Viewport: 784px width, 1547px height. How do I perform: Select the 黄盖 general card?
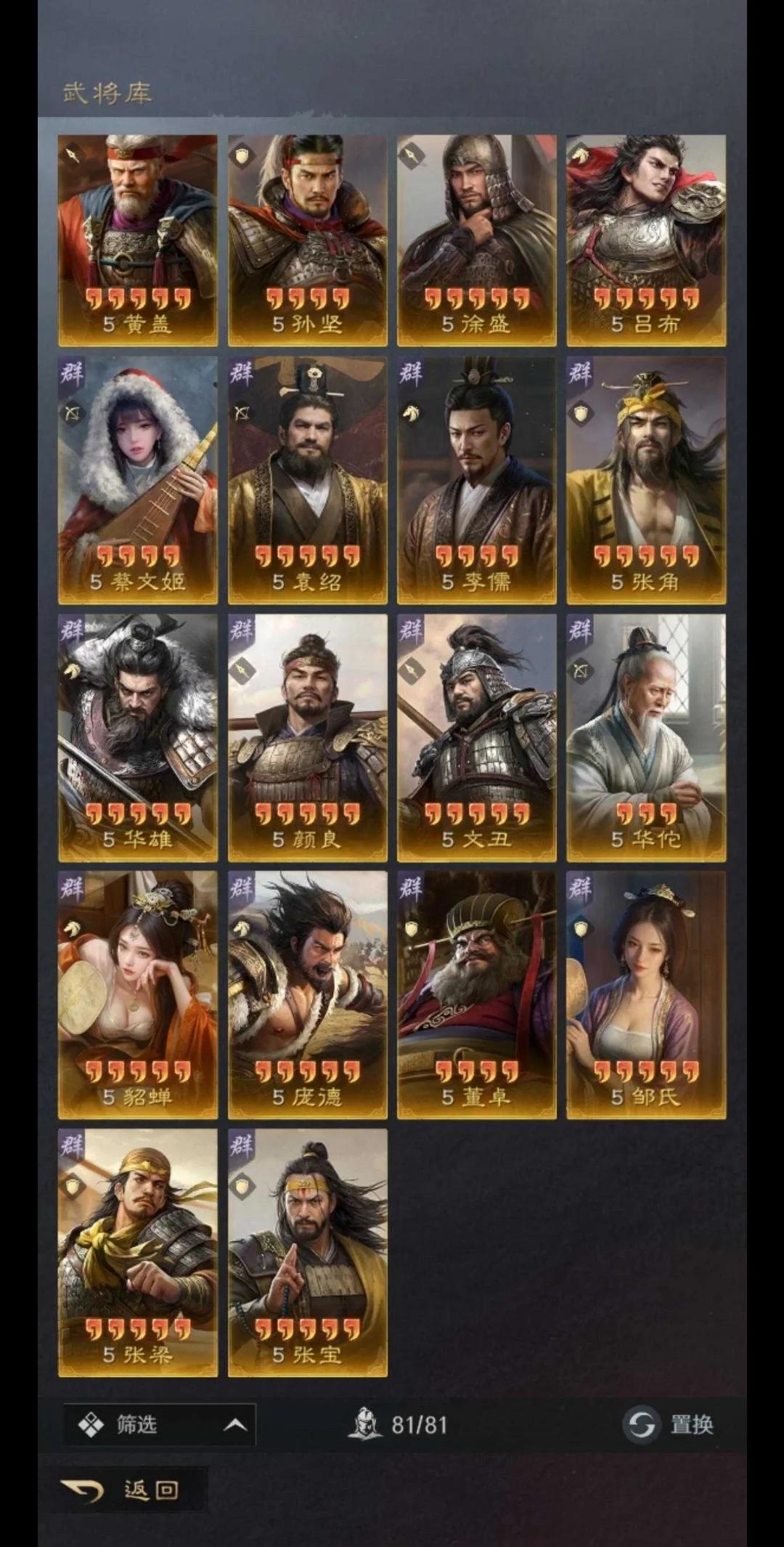[138, 240]
